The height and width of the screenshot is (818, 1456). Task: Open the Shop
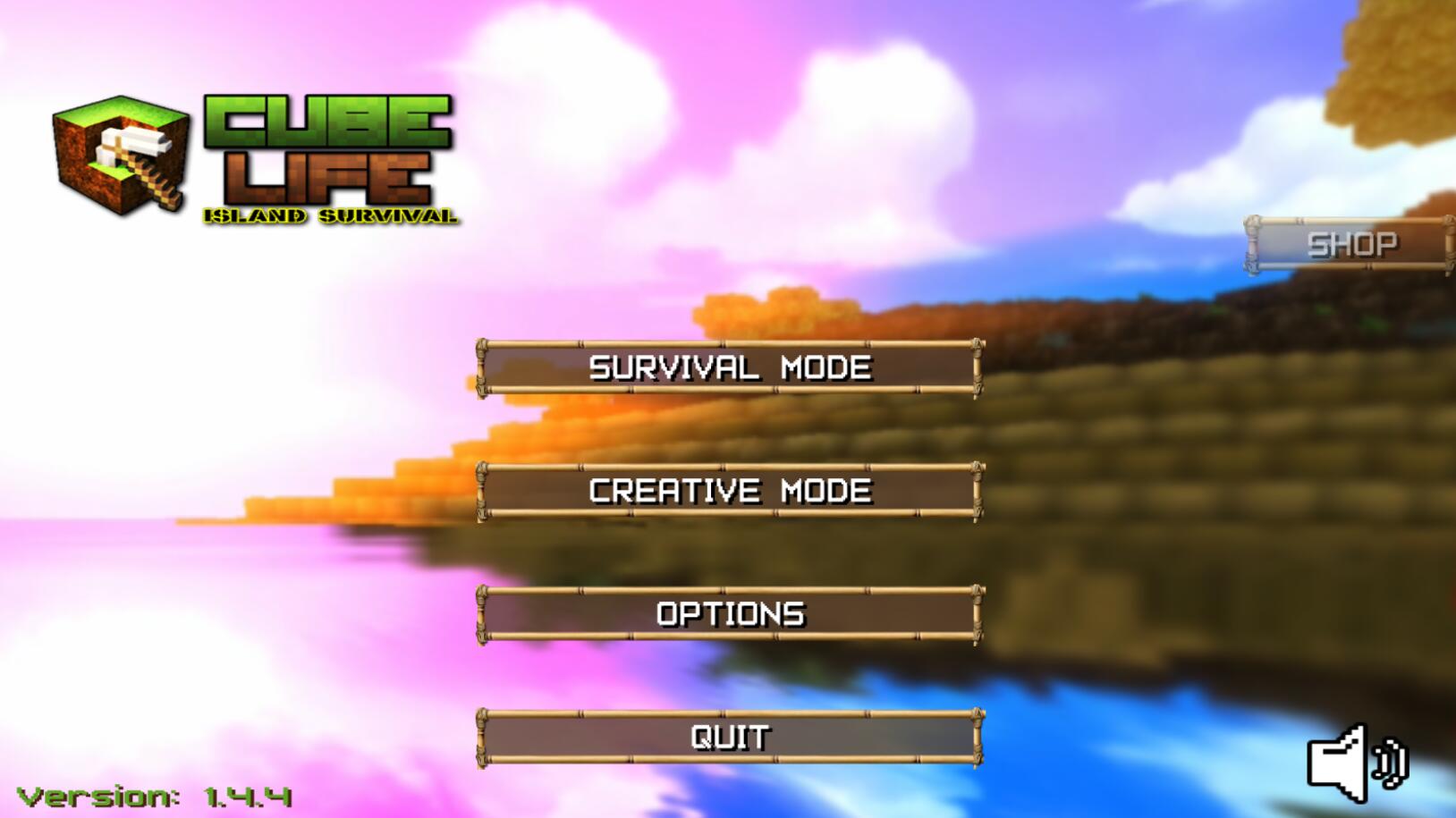(x=1350, y=244)
